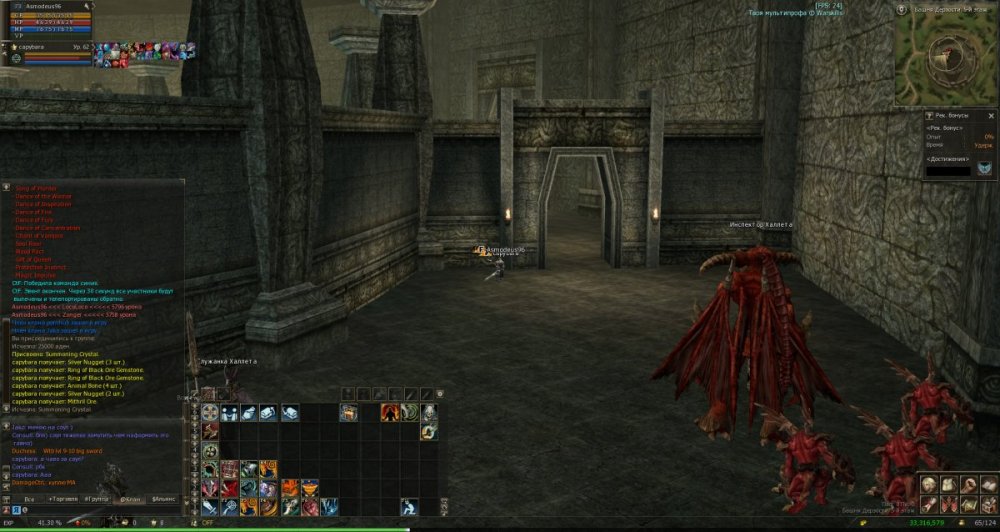
Task: Open the system menu icon
Action: pos(988,503)
